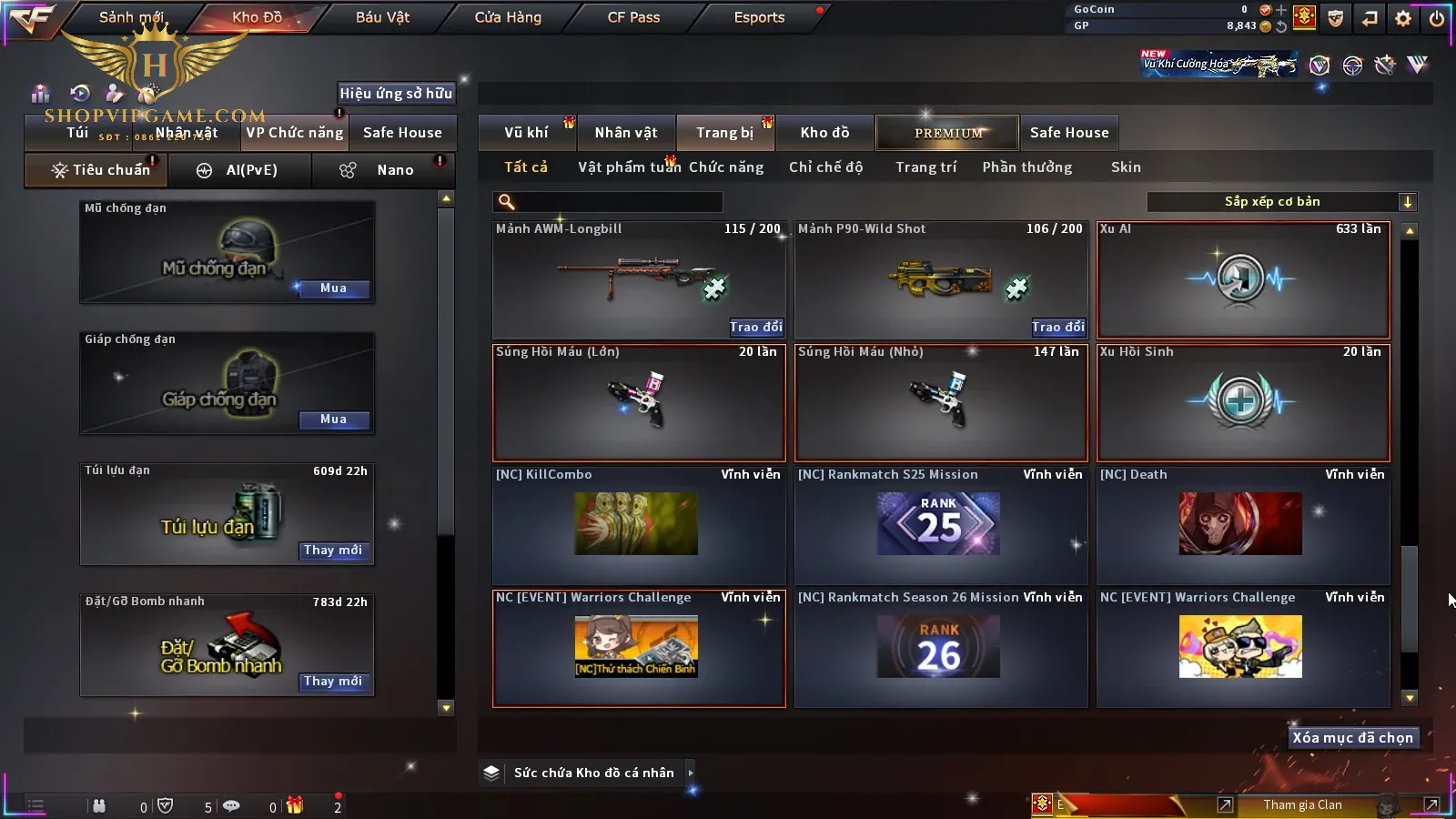
Task: Open the Esports menu
Action: tap(759, 17)
